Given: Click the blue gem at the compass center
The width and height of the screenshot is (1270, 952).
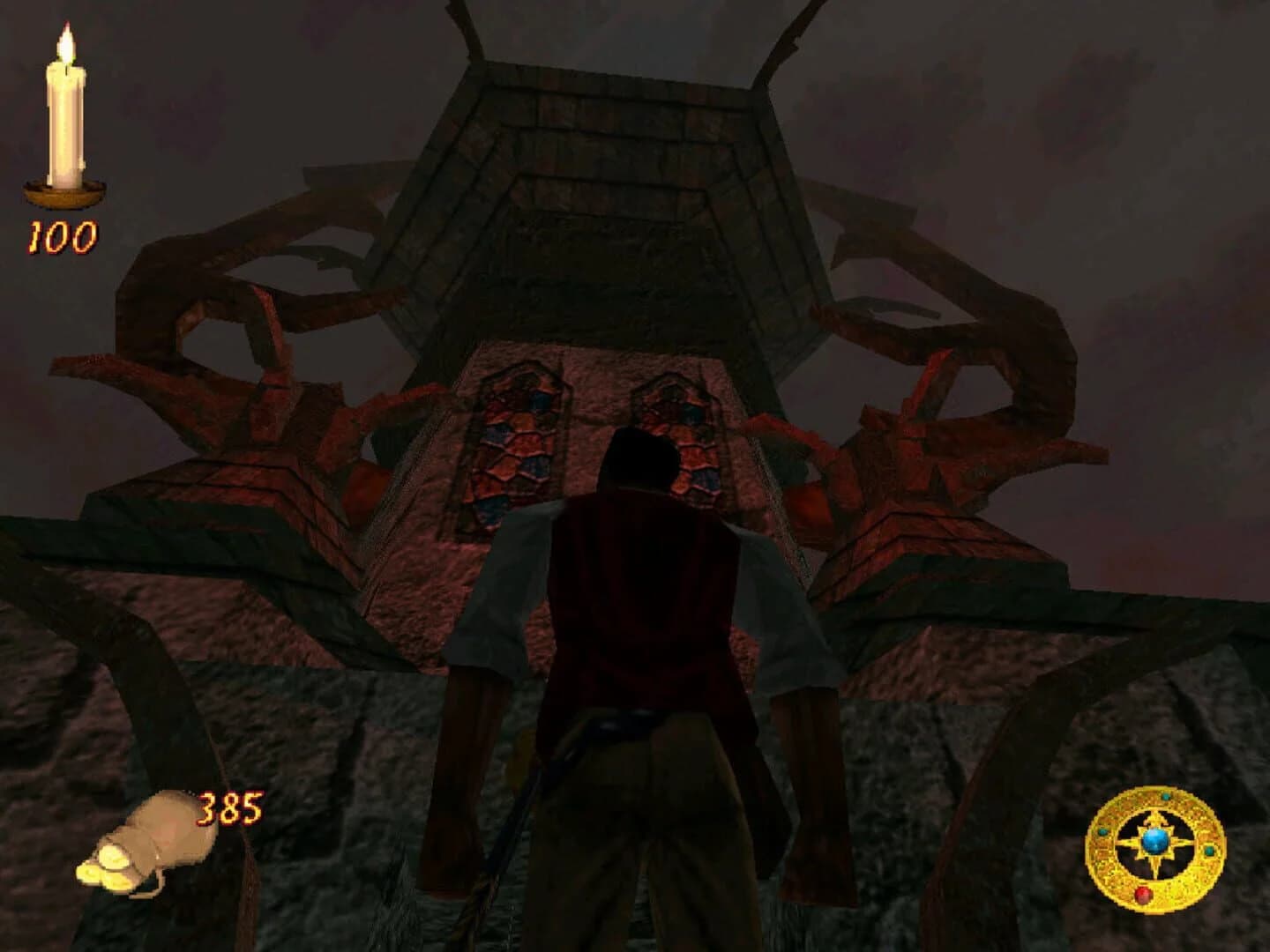Looking at the screenshot, I should [x=1154, y=841].
